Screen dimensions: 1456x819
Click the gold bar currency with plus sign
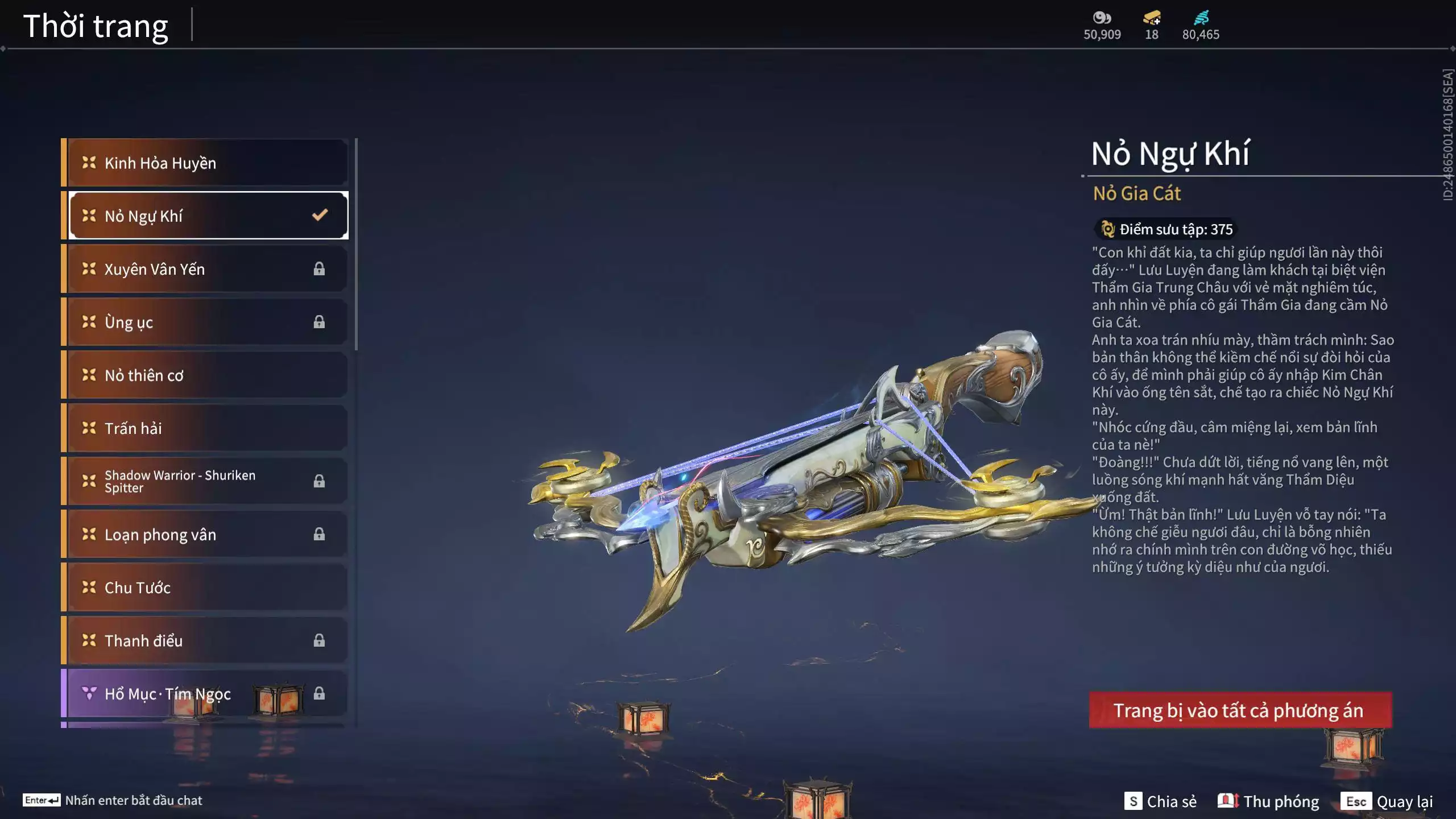pyautogui.click(x=1152, y=18)
